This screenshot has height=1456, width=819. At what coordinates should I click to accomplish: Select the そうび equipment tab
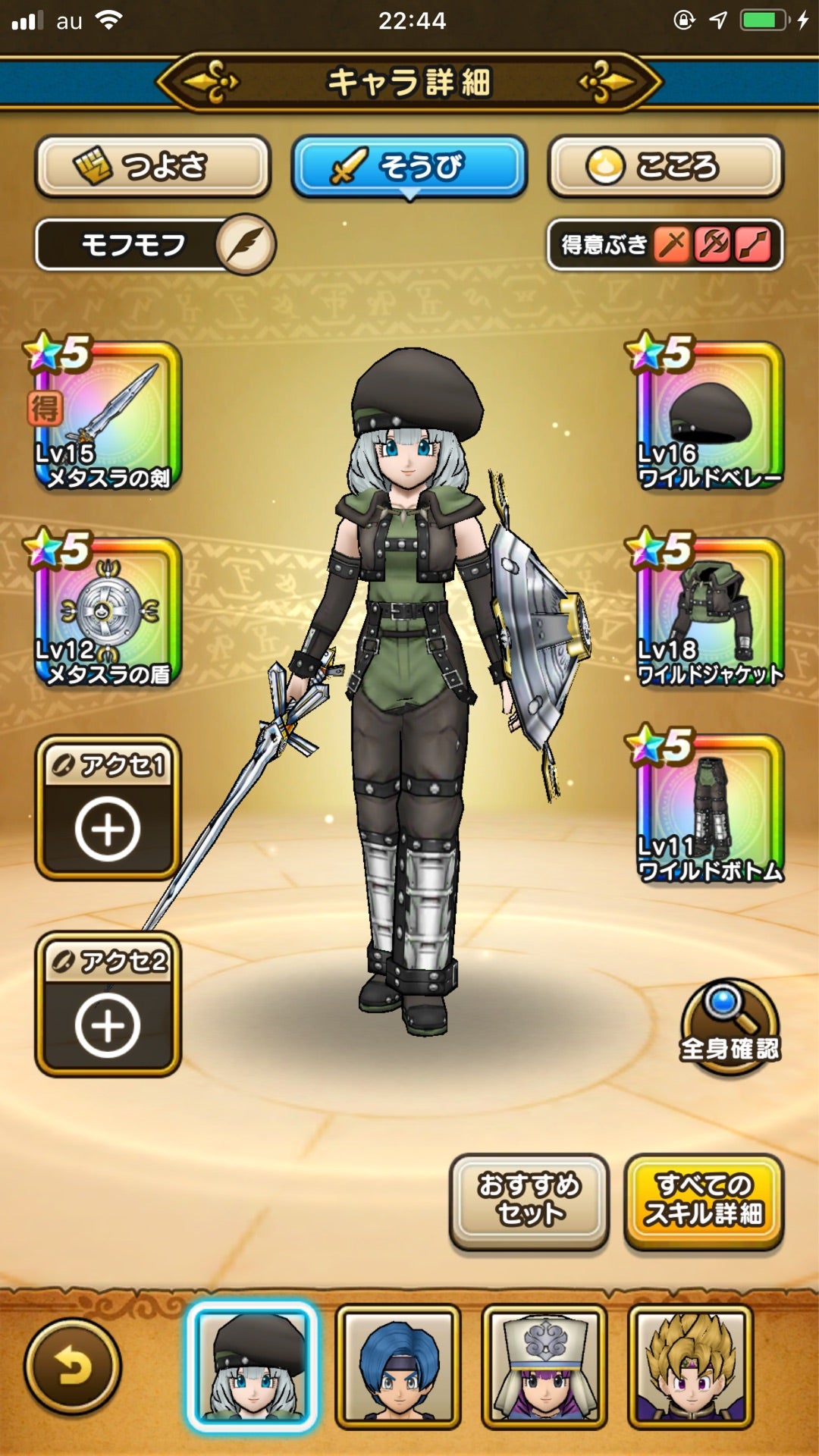pos(409,166)
